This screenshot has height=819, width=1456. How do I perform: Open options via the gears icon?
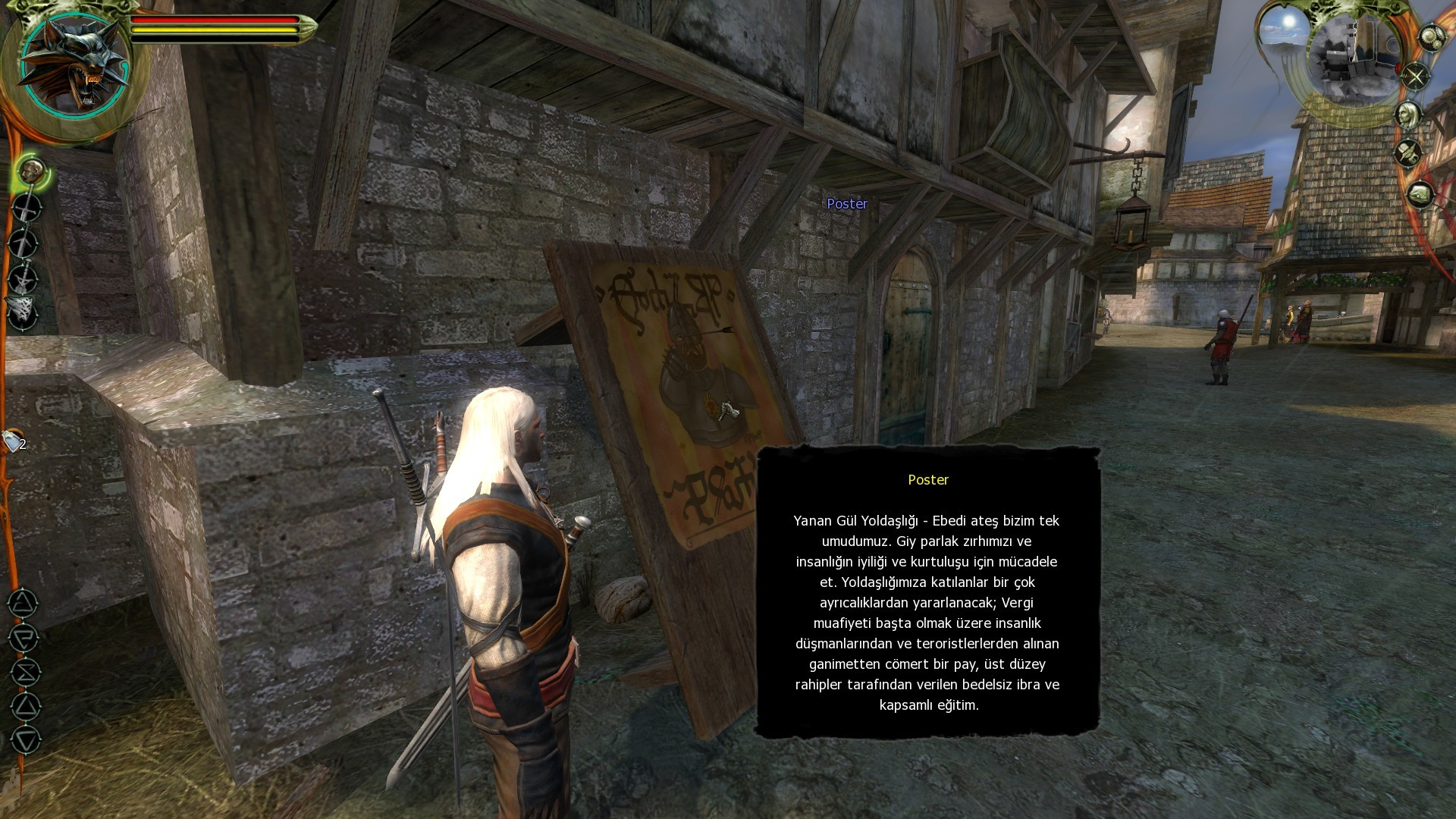point(1432,38)
